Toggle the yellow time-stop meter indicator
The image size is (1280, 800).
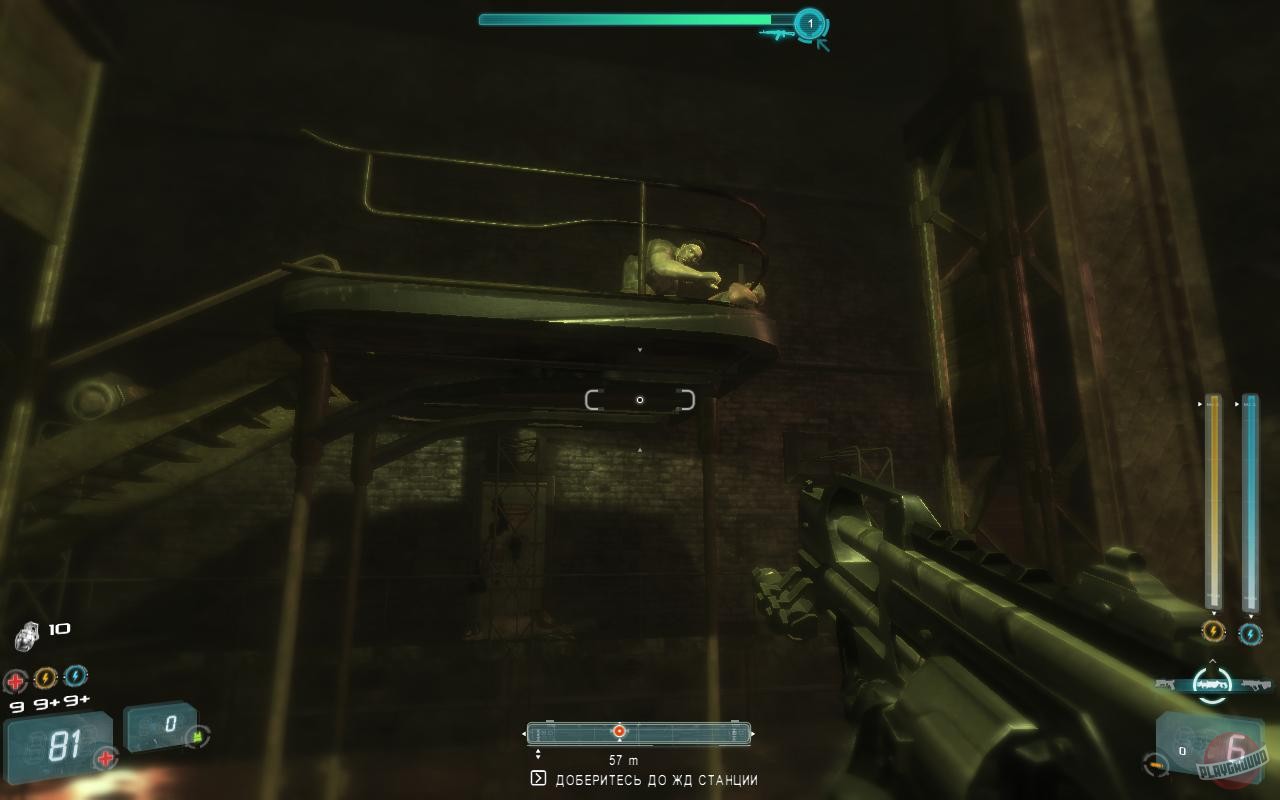coord(1212,632)
